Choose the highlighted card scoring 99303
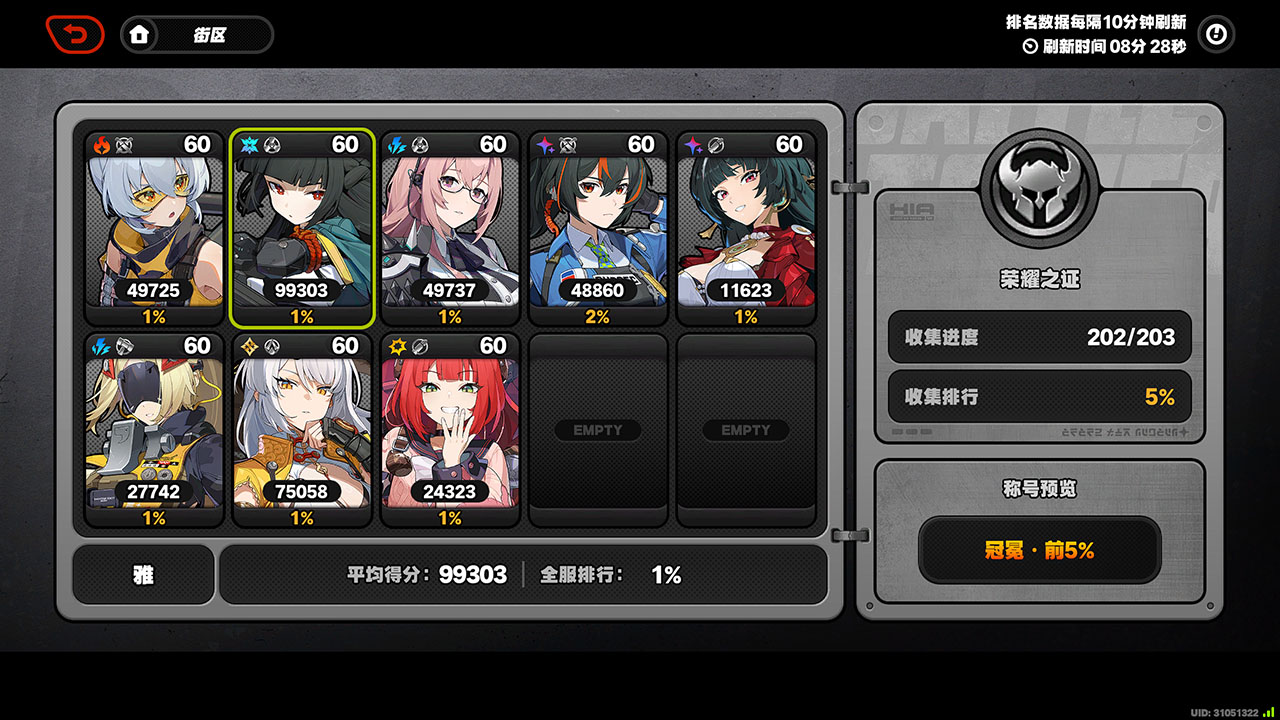 point(301,230)
